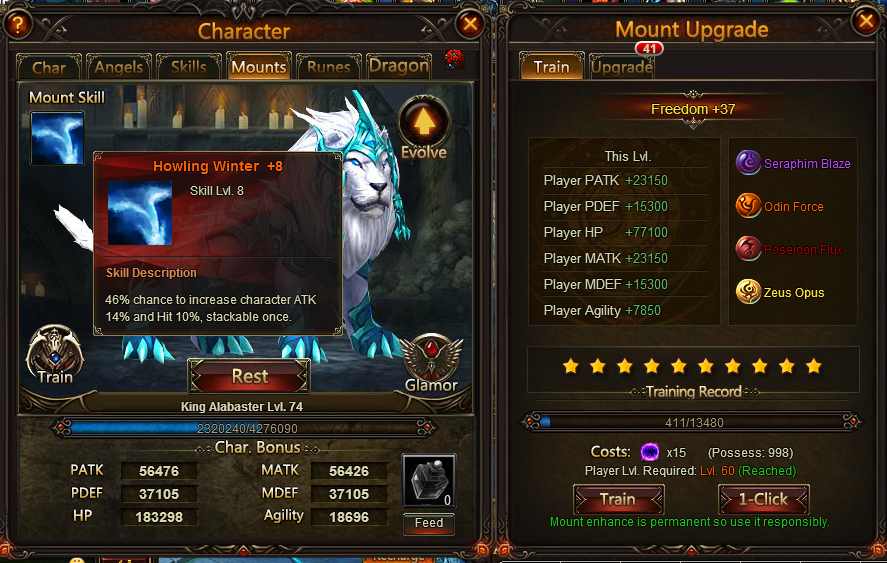Close the Mount Upgrade window

coord(866,21)
